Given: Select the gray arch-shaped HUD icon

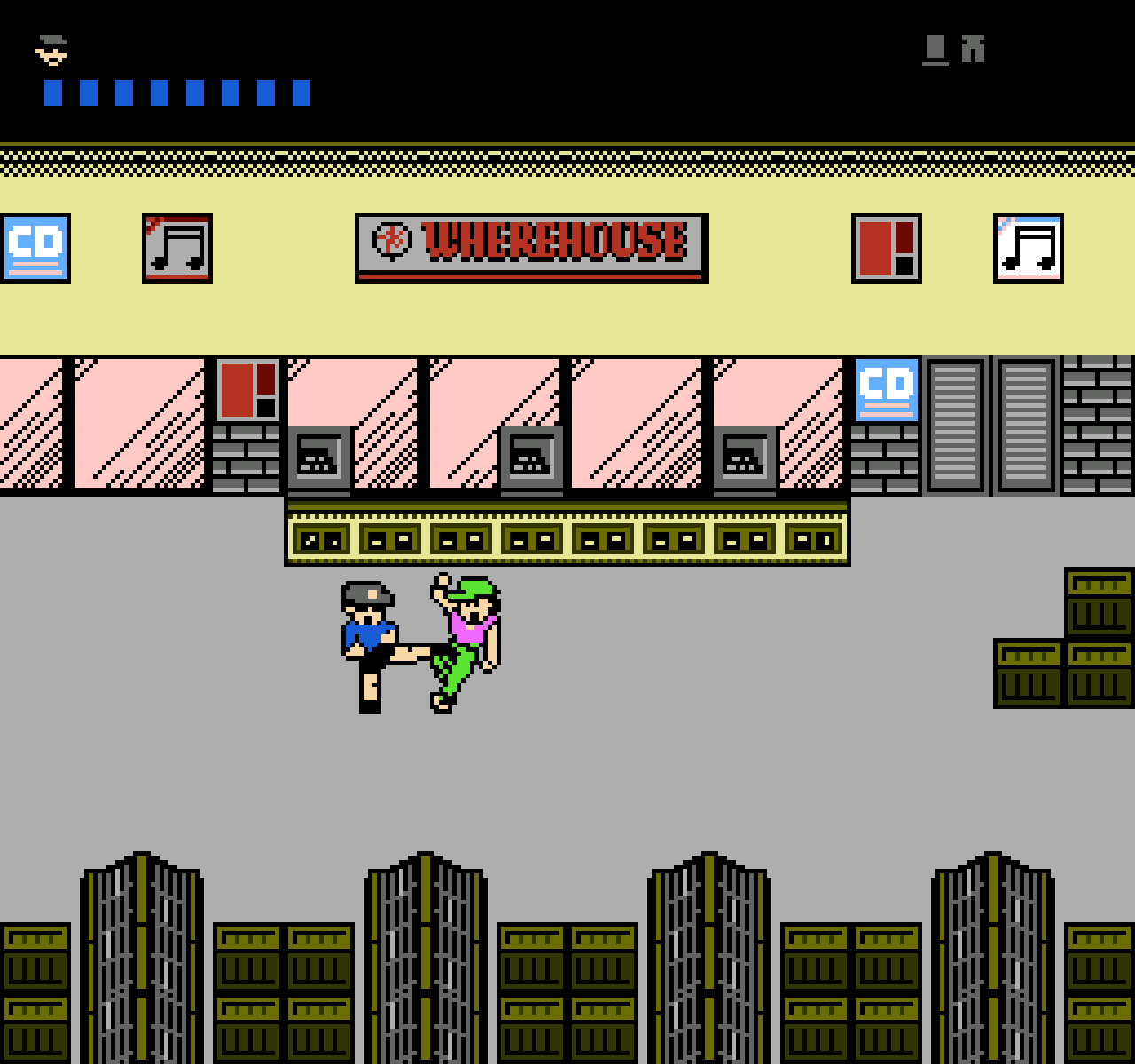Looking at the screenshot, I should (973, 49).
